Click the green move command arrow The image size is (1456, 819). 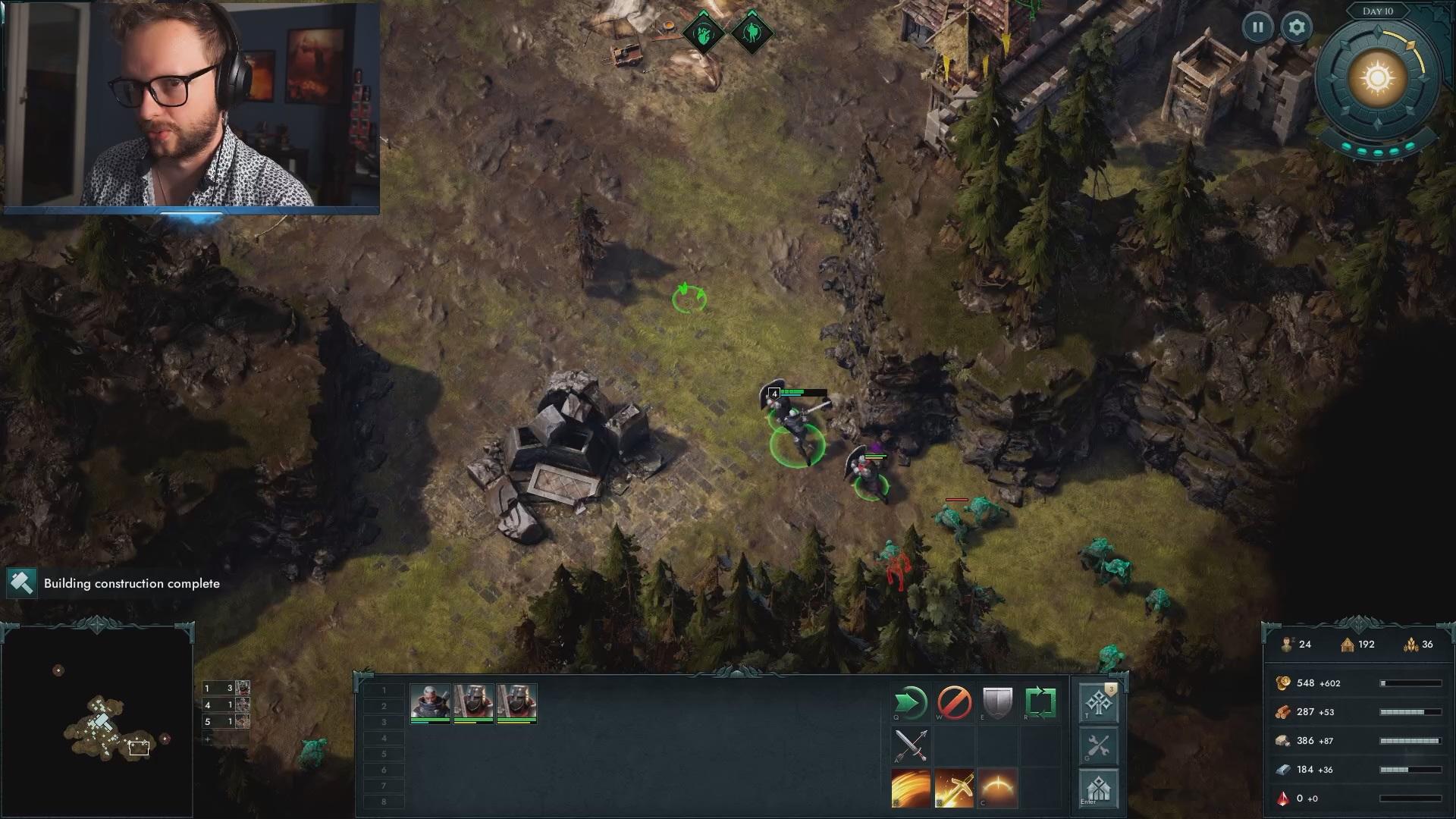(x=910, y=703)
